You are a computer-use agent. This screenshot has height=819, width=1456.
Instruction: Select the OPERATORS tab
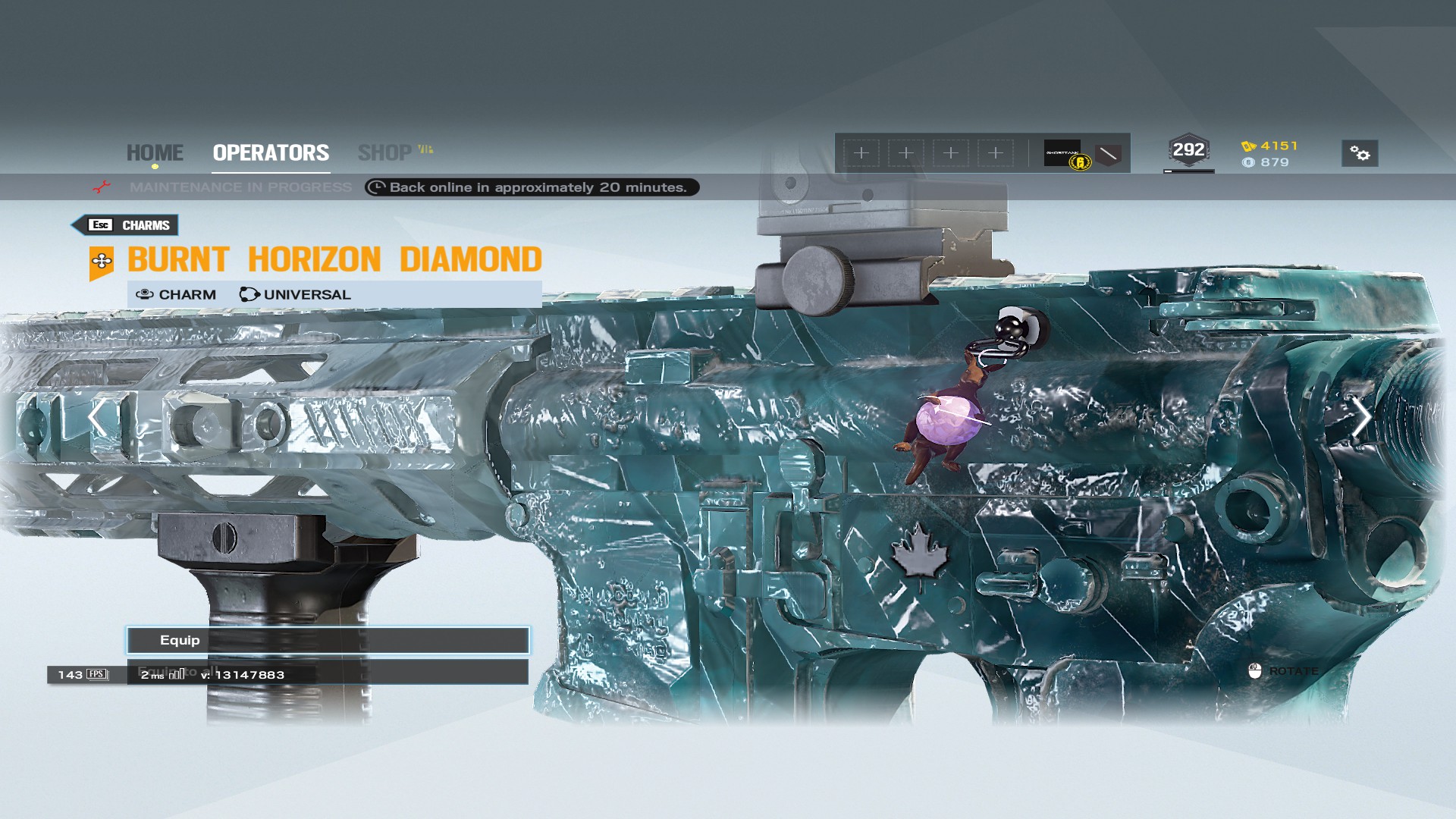270,152
